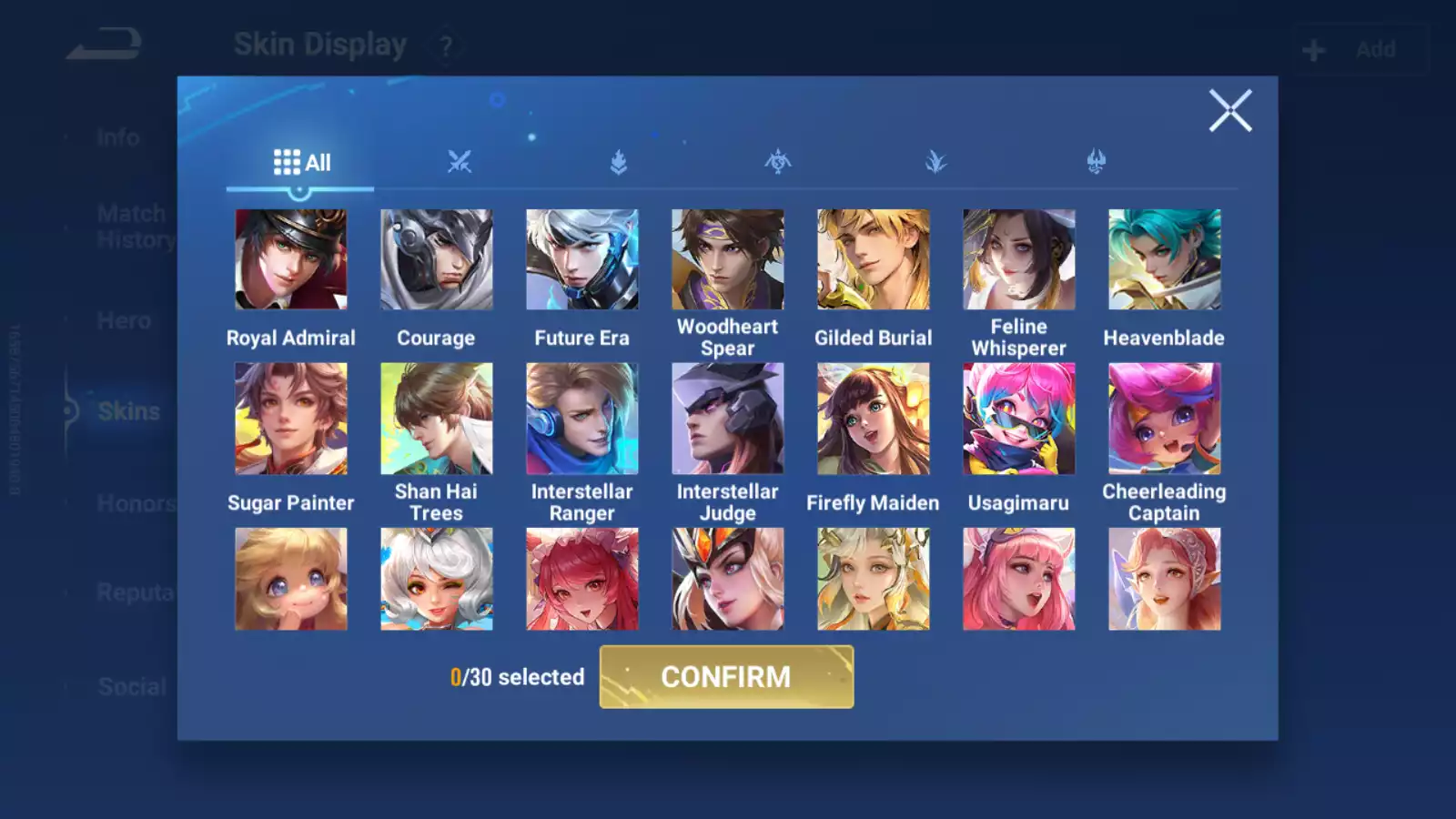Open Match History section
Screen dimensions: 1456x819
click(x=132, y=226)
